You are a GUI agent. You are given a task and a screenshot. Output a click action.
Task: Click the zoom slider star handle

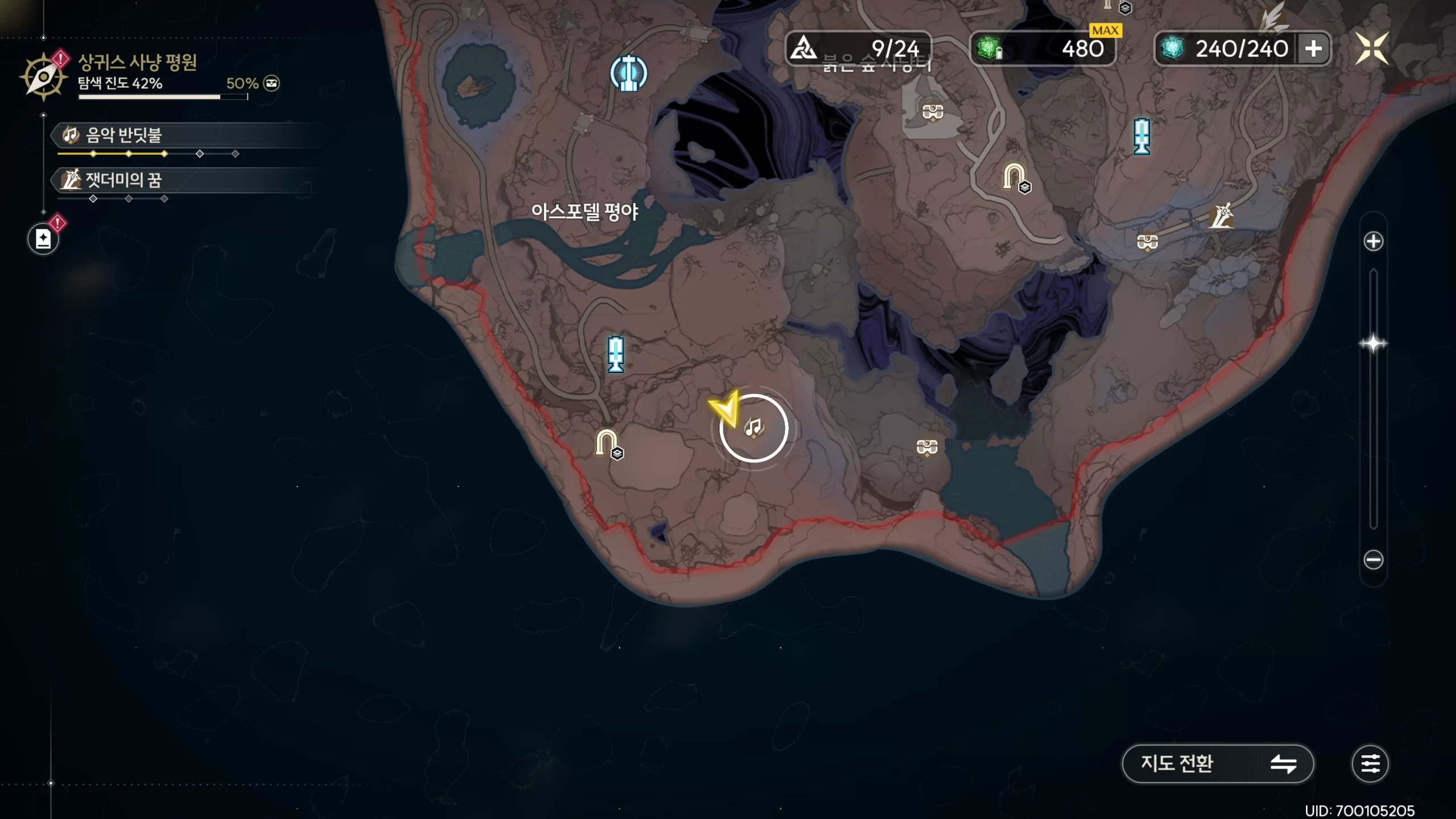(1373, 344)
